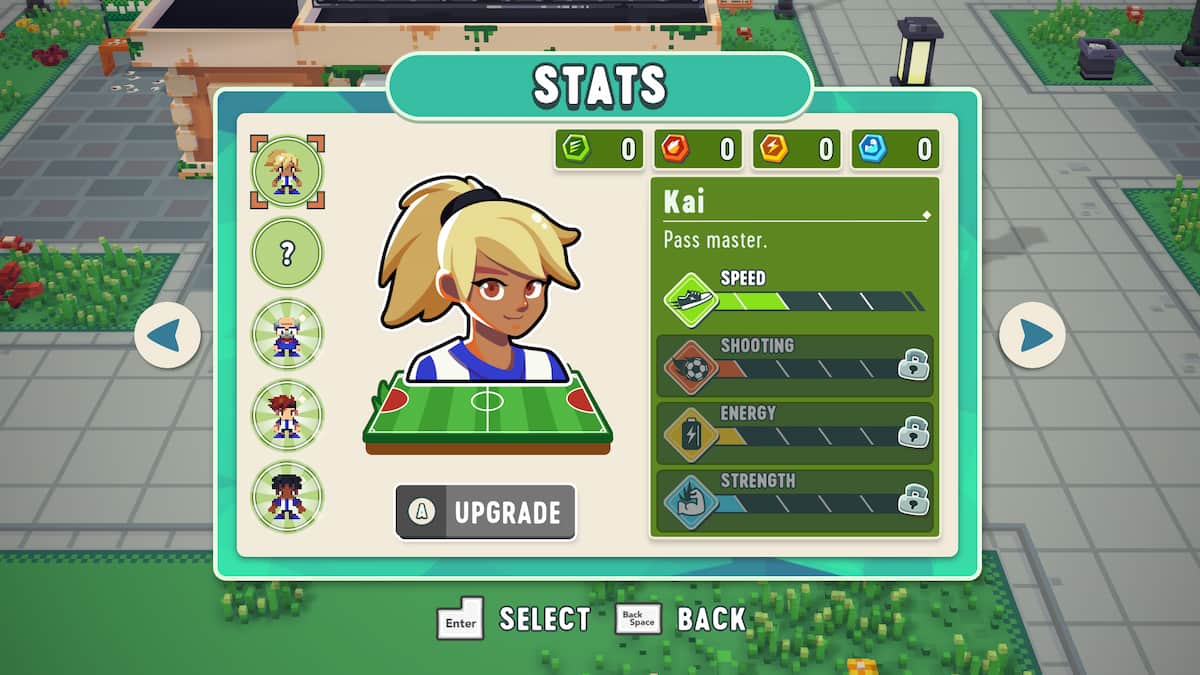
Task: Select Kai's blonde ponytail portrait in roster
Action: pyautogui.click(x=287, y=171)
